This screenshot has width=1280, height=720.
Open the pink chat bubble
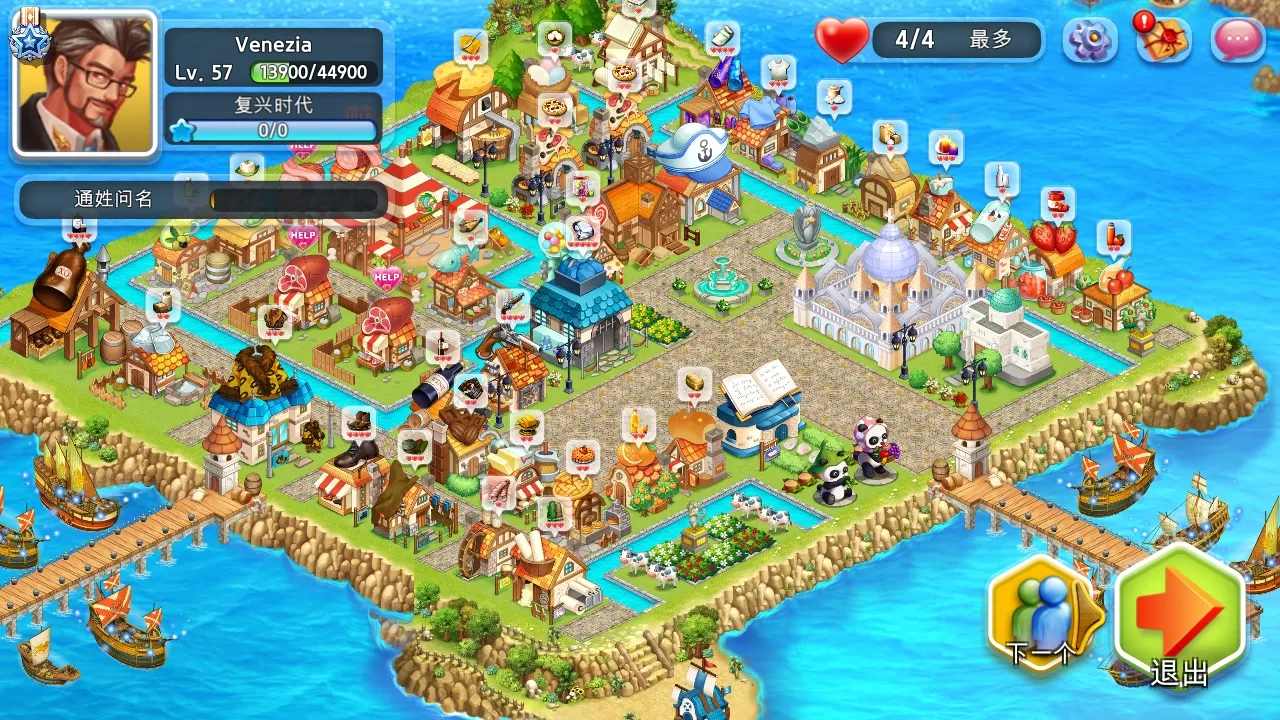point(1237,40)
